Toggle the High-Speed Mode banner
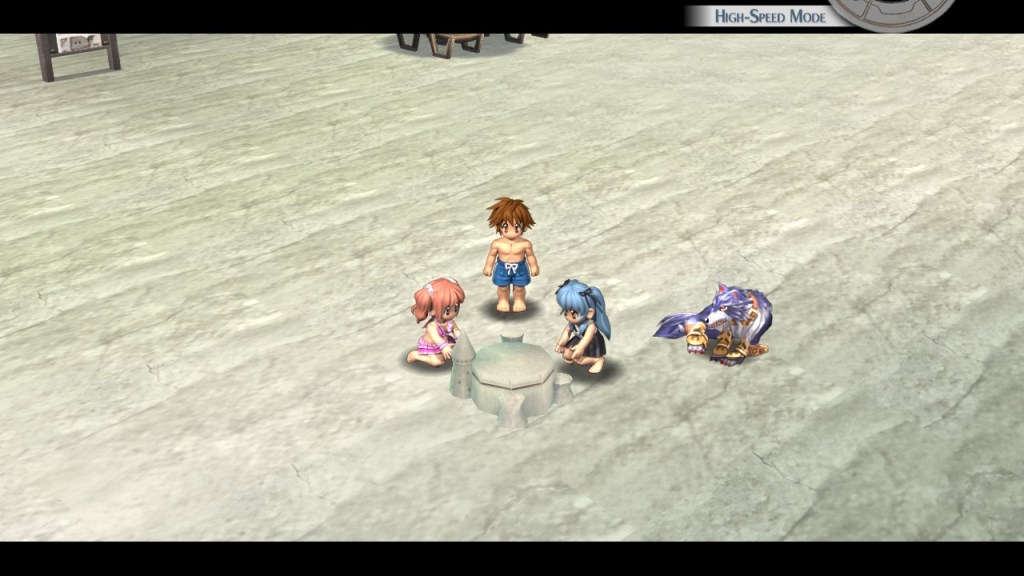This screenshot has height=576, width=1024. [x=768, y=16]
